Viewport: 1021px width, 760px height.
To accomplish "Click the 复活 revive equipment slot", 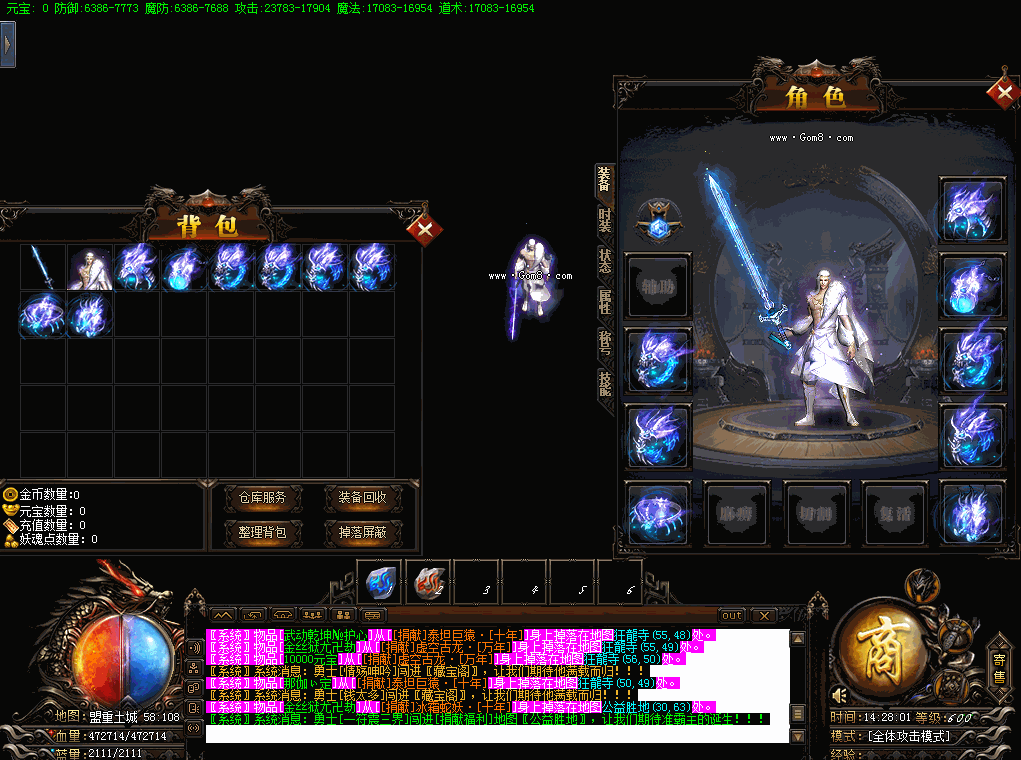I will click(x=894, y=514).
